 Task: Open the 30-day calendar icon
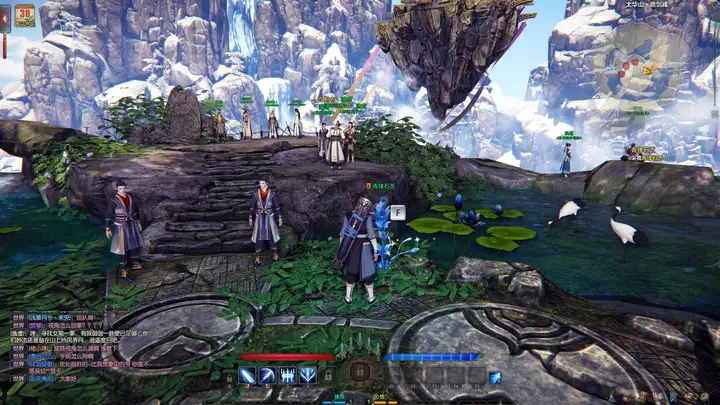25,15
